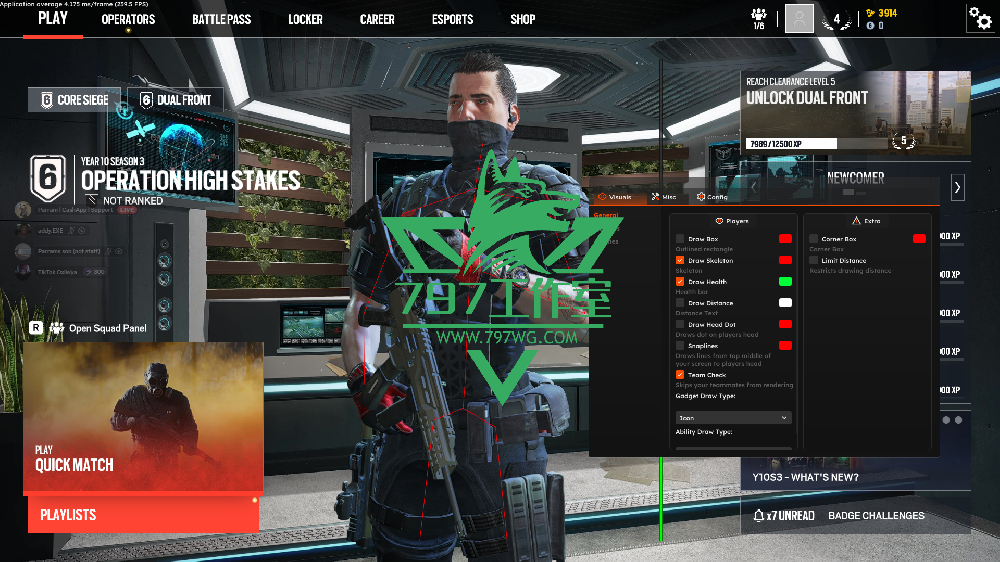Open the squad members icon showing 1/6

pos(759,18)
